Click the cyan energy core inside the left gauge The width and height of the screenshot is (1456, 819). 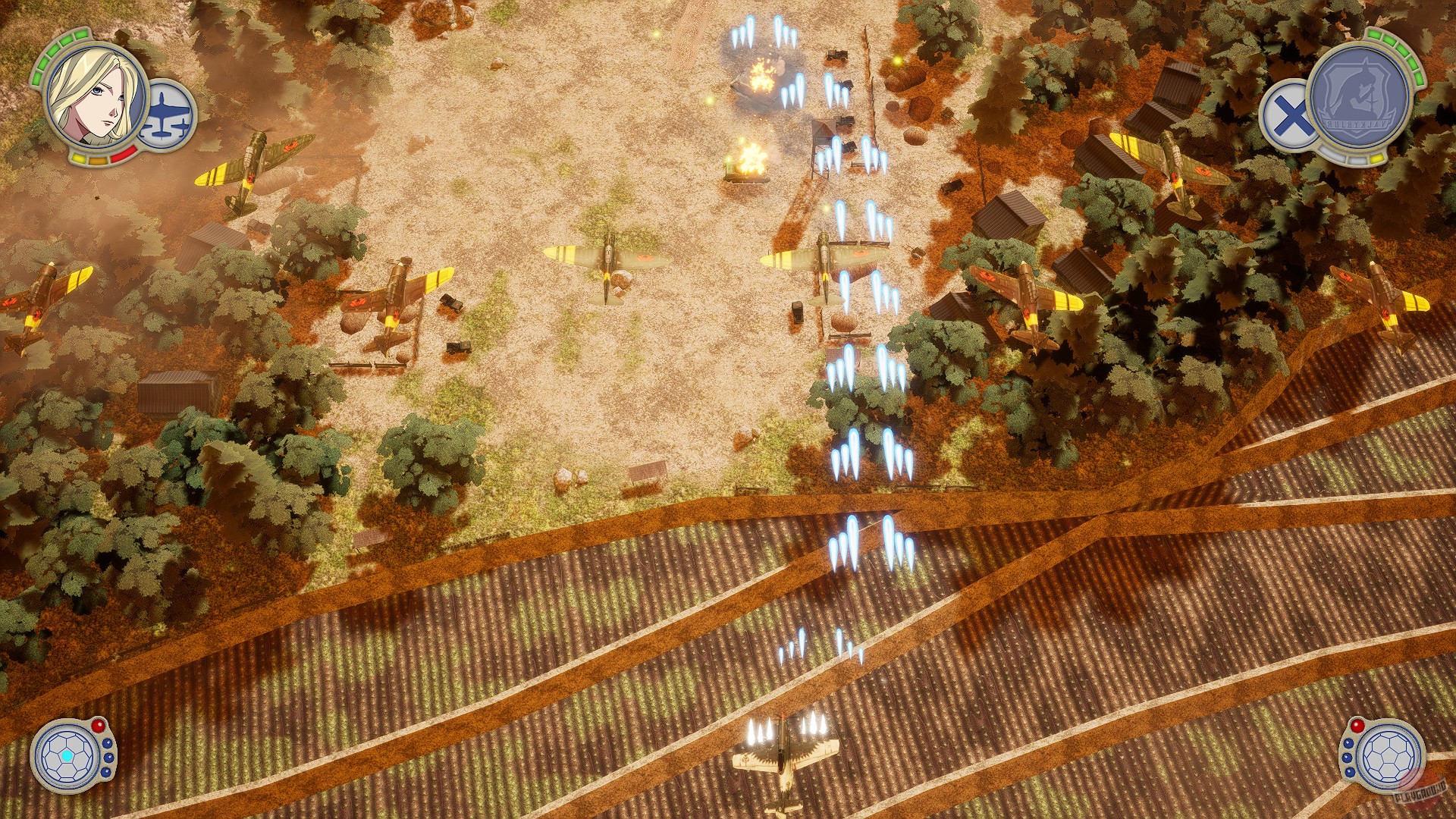[67, 756]
